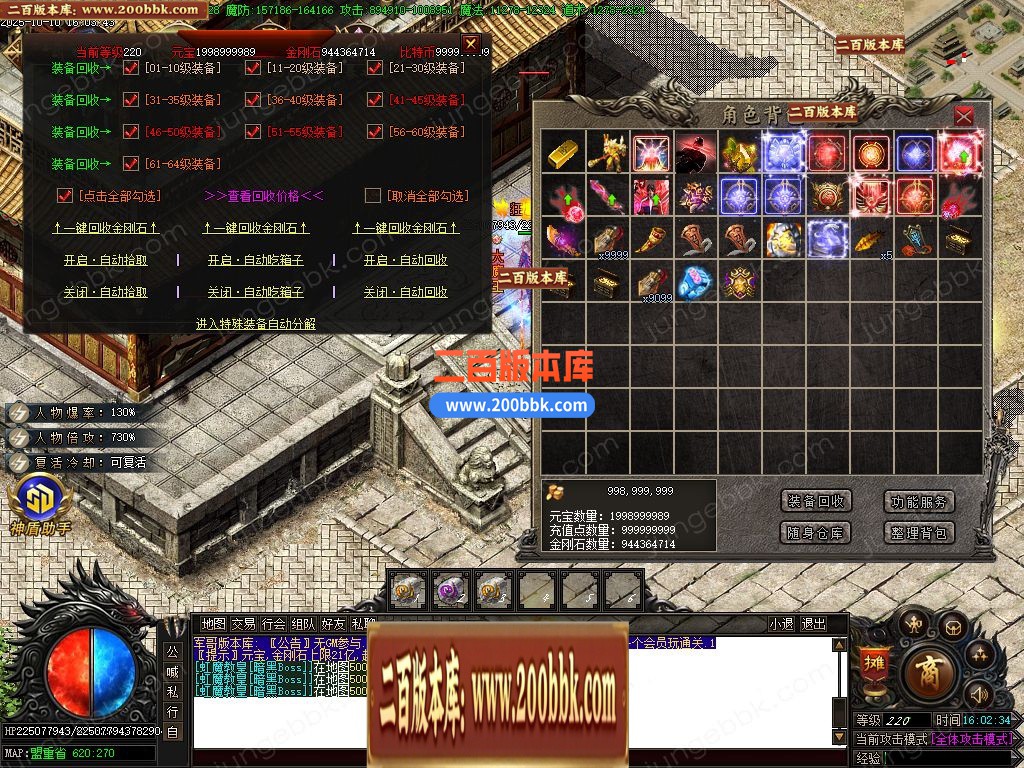This screenshot has height=768, width=1024.
Task: Uncheck the 61-64级装备 recycle checkbox
Action: pos(131,164)
